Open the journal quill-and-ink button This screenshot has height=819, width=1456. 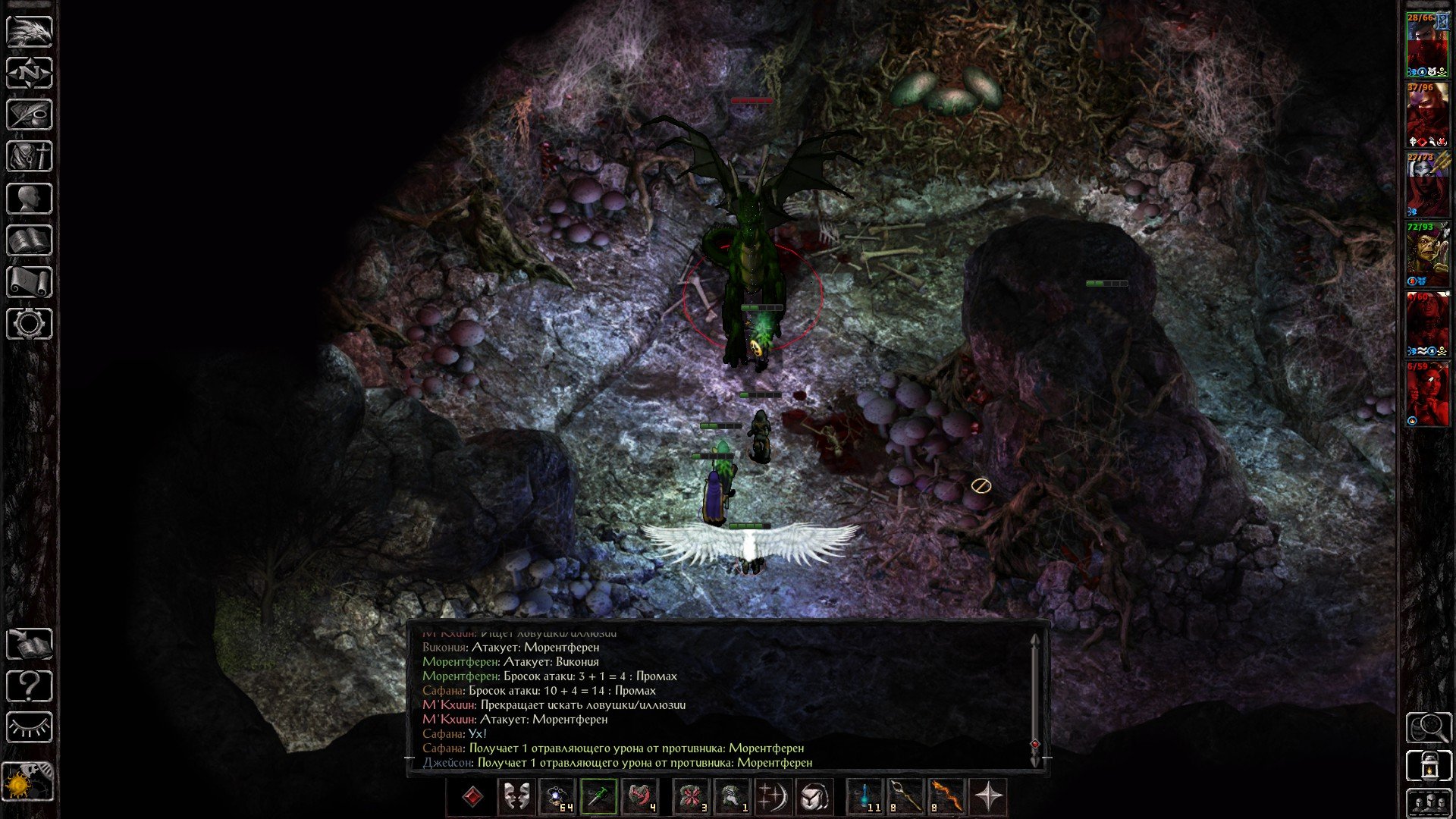(x=30, y=115)
